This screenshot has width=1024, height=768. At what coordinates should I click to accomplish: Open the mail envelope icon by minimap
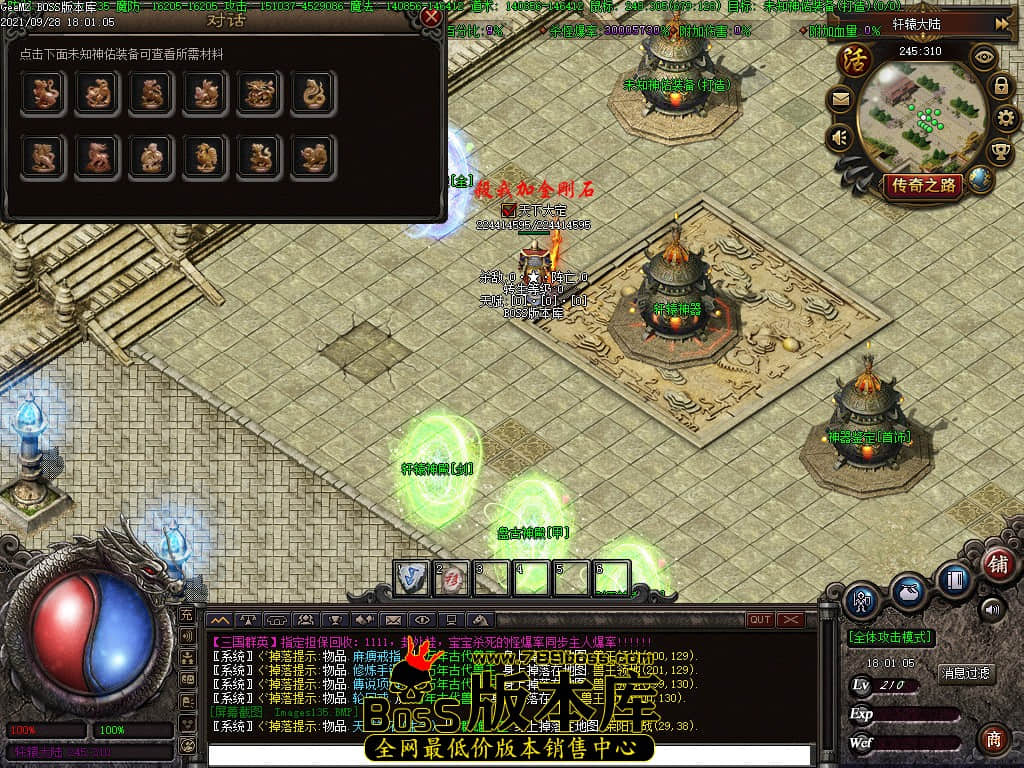click(x=840, y=99)
